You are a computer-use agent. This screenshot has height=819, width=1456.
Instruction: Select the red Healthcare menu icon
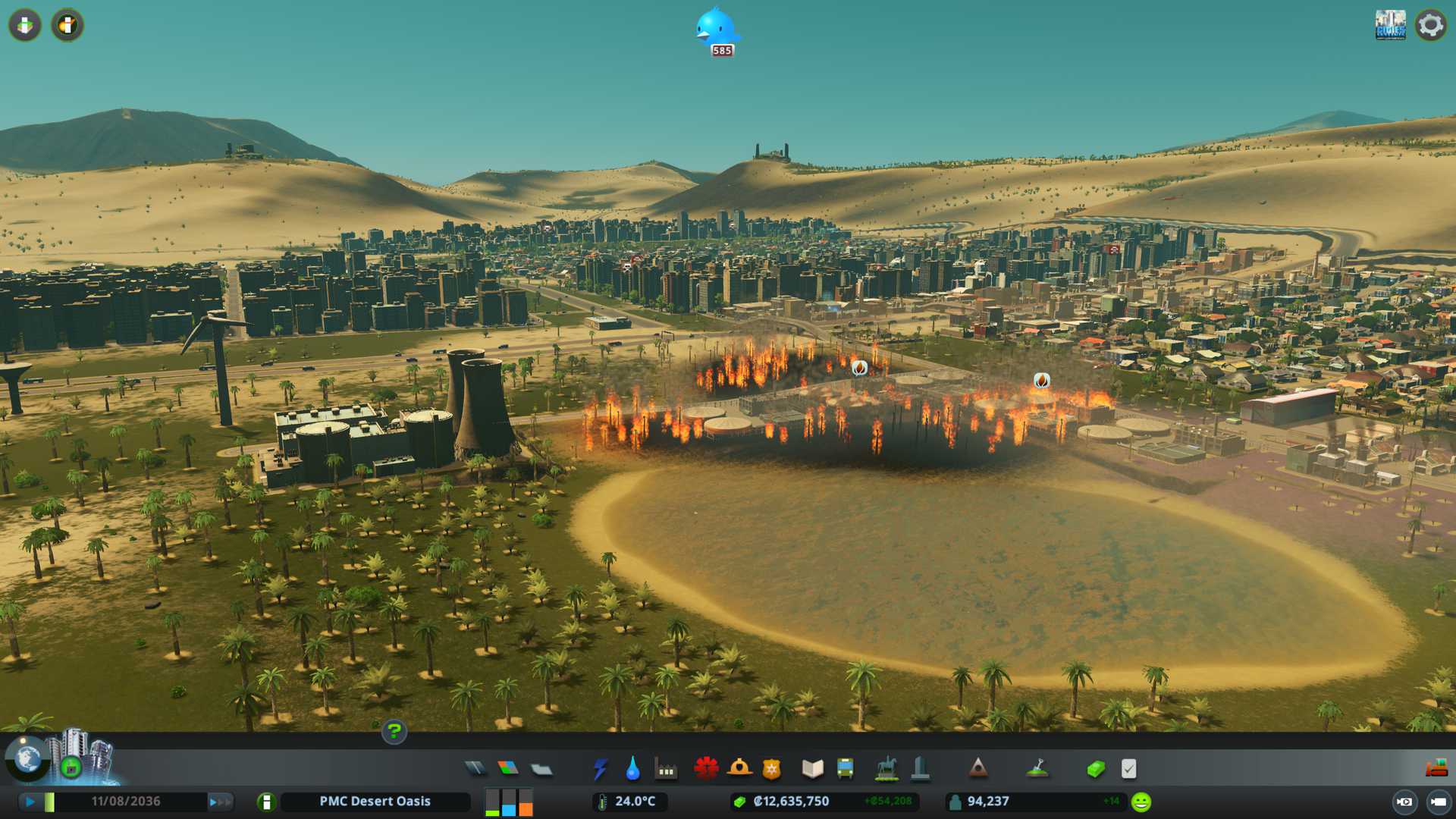[706, 769]
